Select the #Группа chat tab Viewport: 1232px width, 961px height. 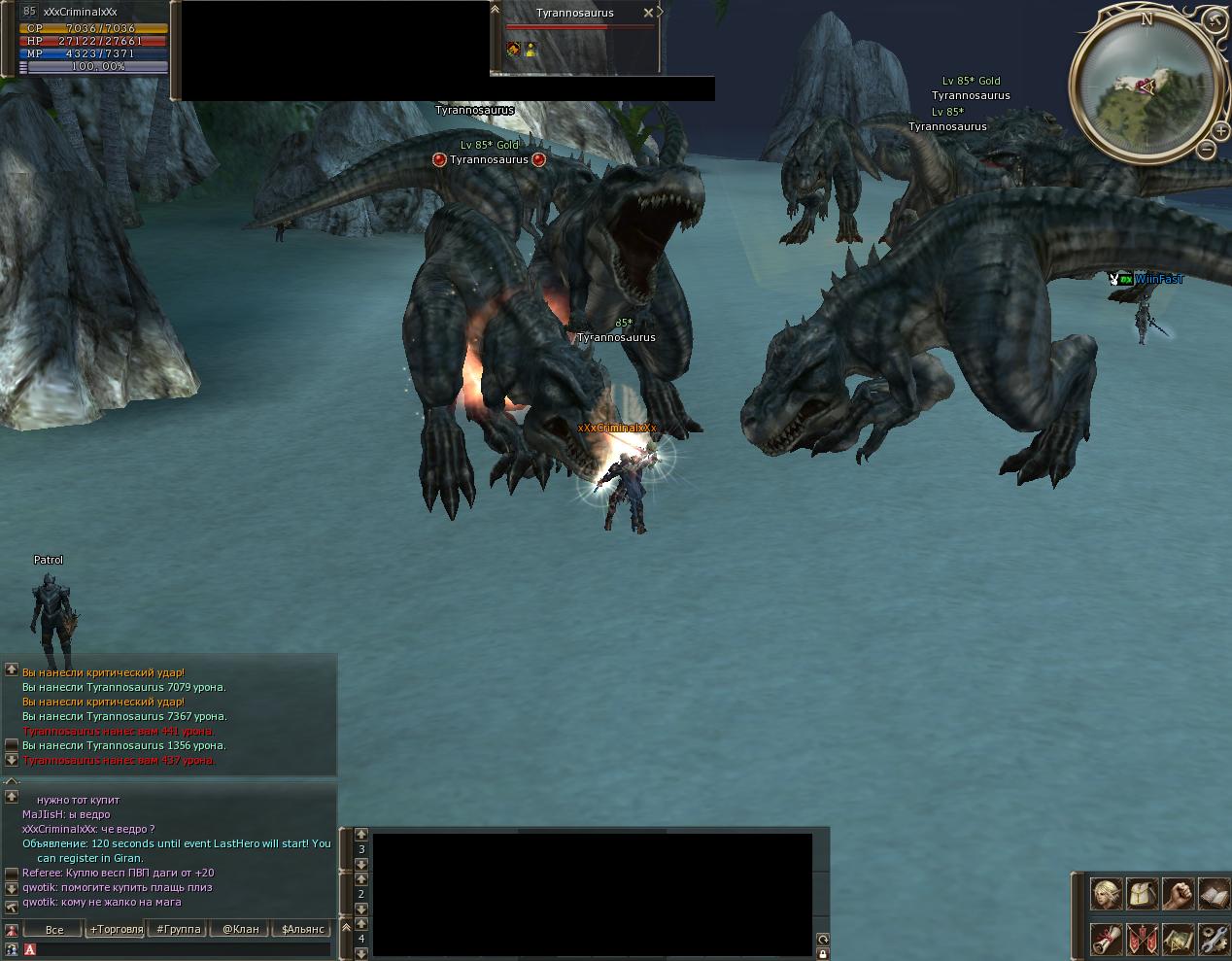[x=179, y=929]
